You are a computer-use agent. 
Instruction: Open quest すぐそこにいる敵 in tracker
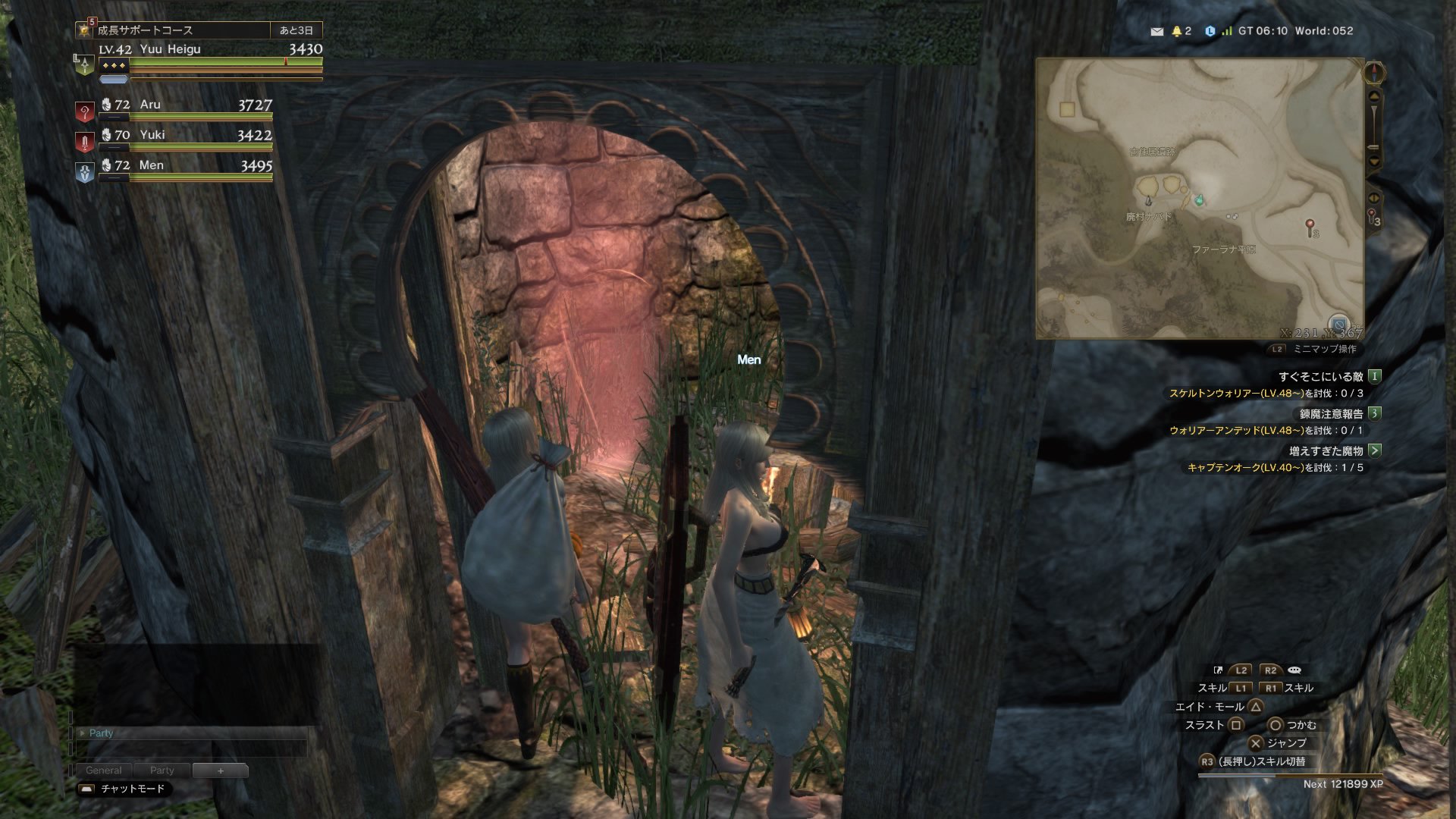pos(1320,377)
